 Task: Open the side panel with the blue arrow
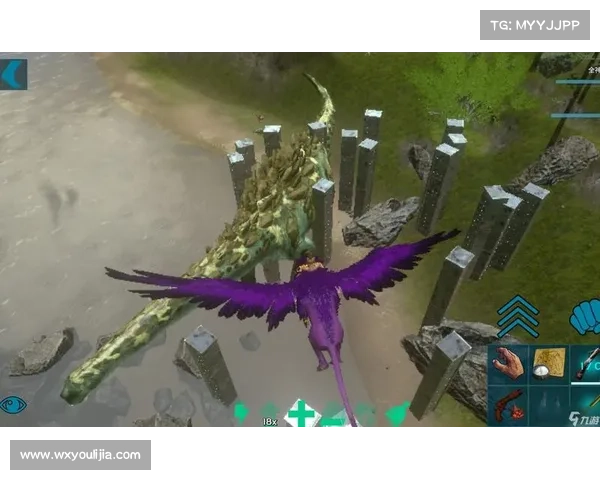pos(13,74)
